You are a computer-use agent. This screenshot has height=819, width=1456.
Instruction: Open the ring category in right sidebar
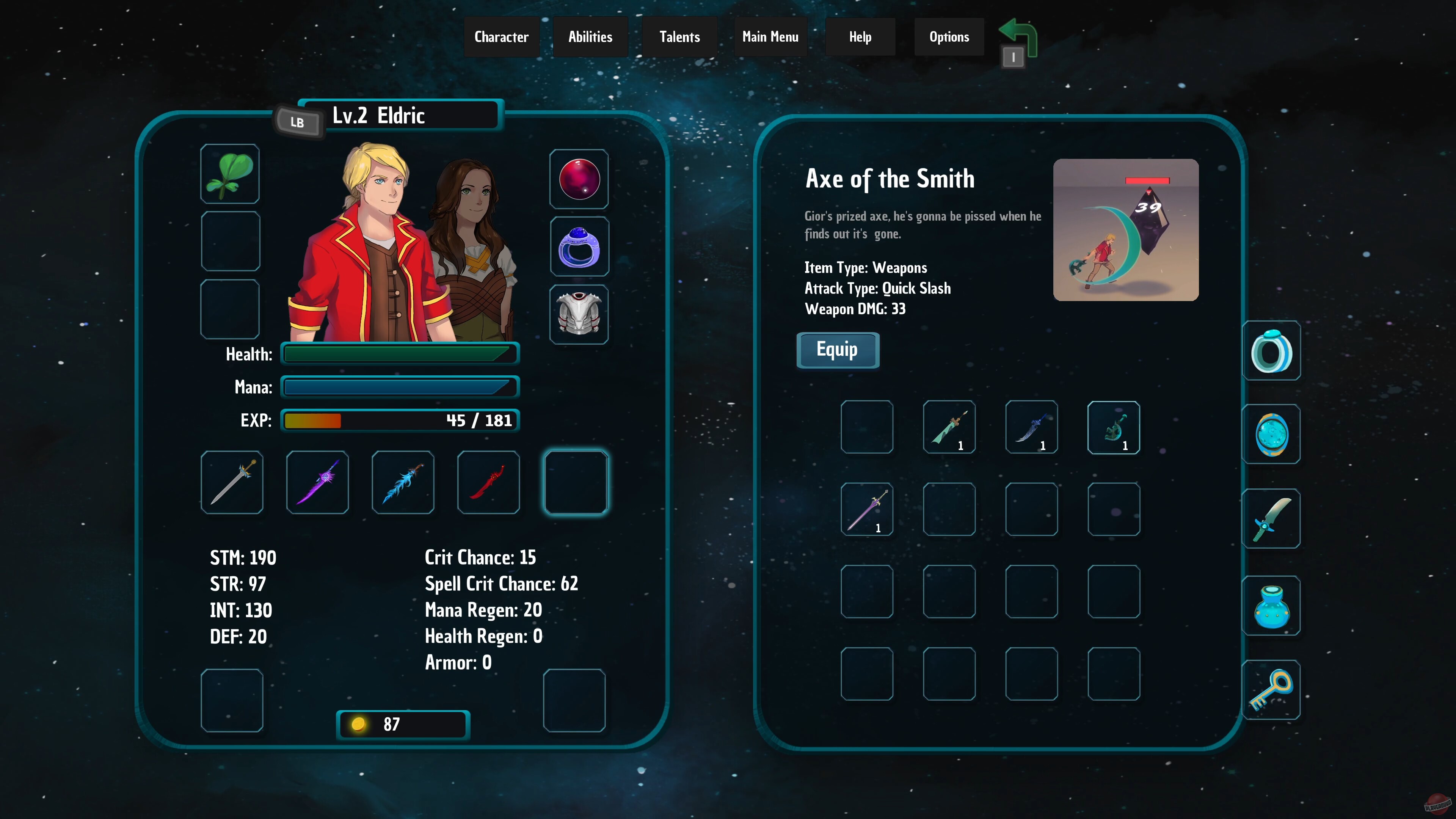click(x=1271, y=350)
